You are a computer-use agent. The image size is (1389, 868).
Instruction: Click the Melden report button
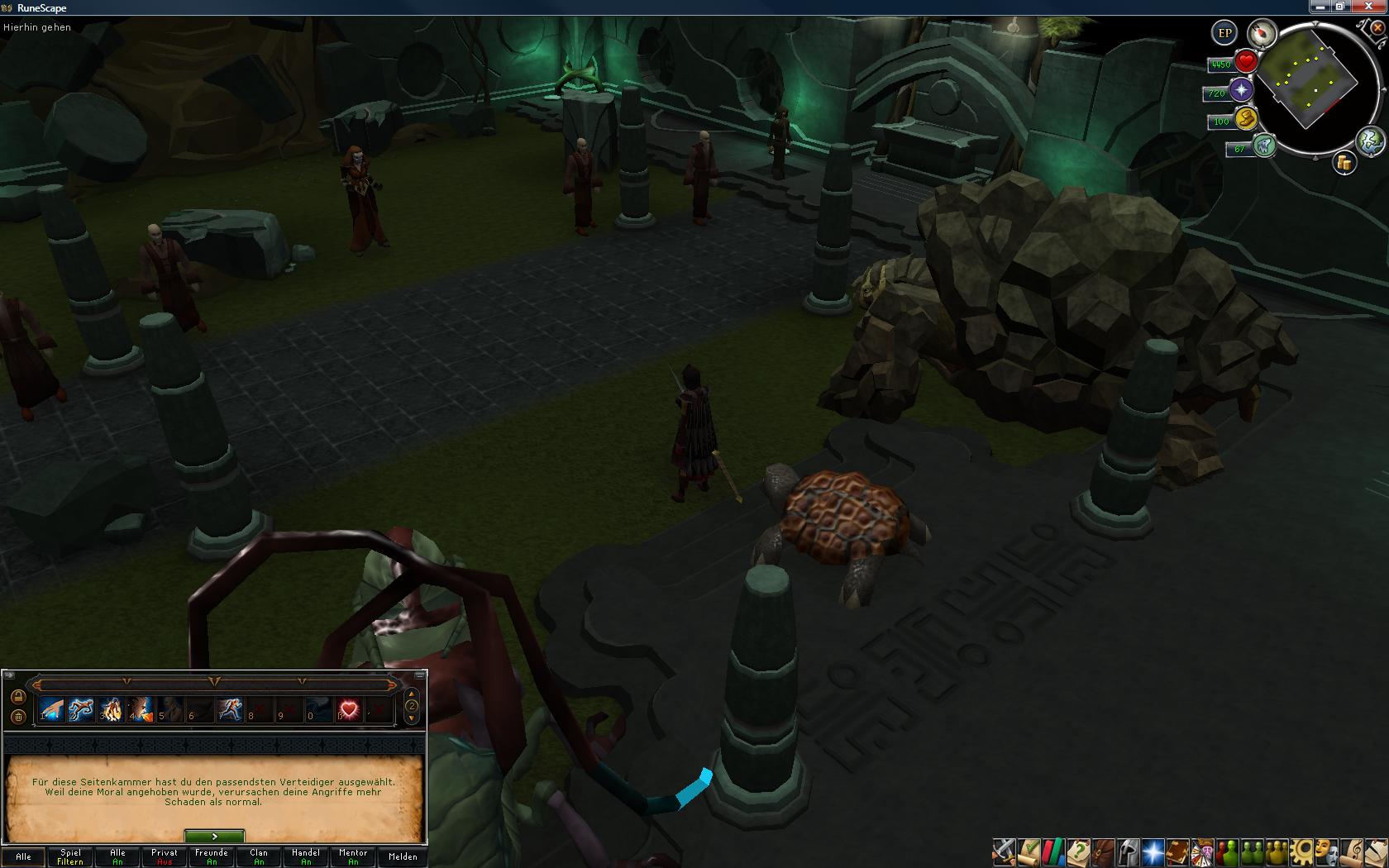point(403,856)
